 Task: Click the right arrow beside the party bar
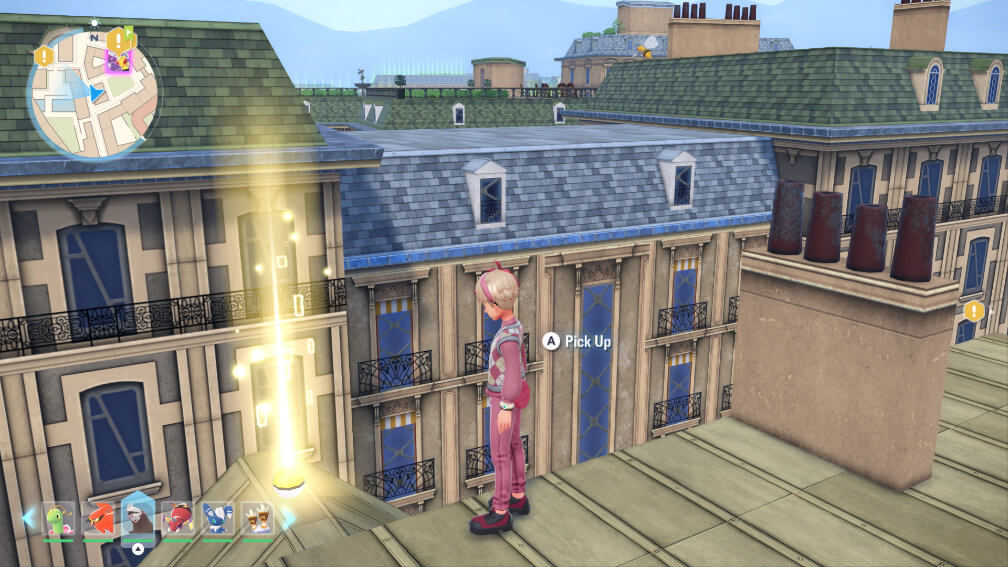288,518
